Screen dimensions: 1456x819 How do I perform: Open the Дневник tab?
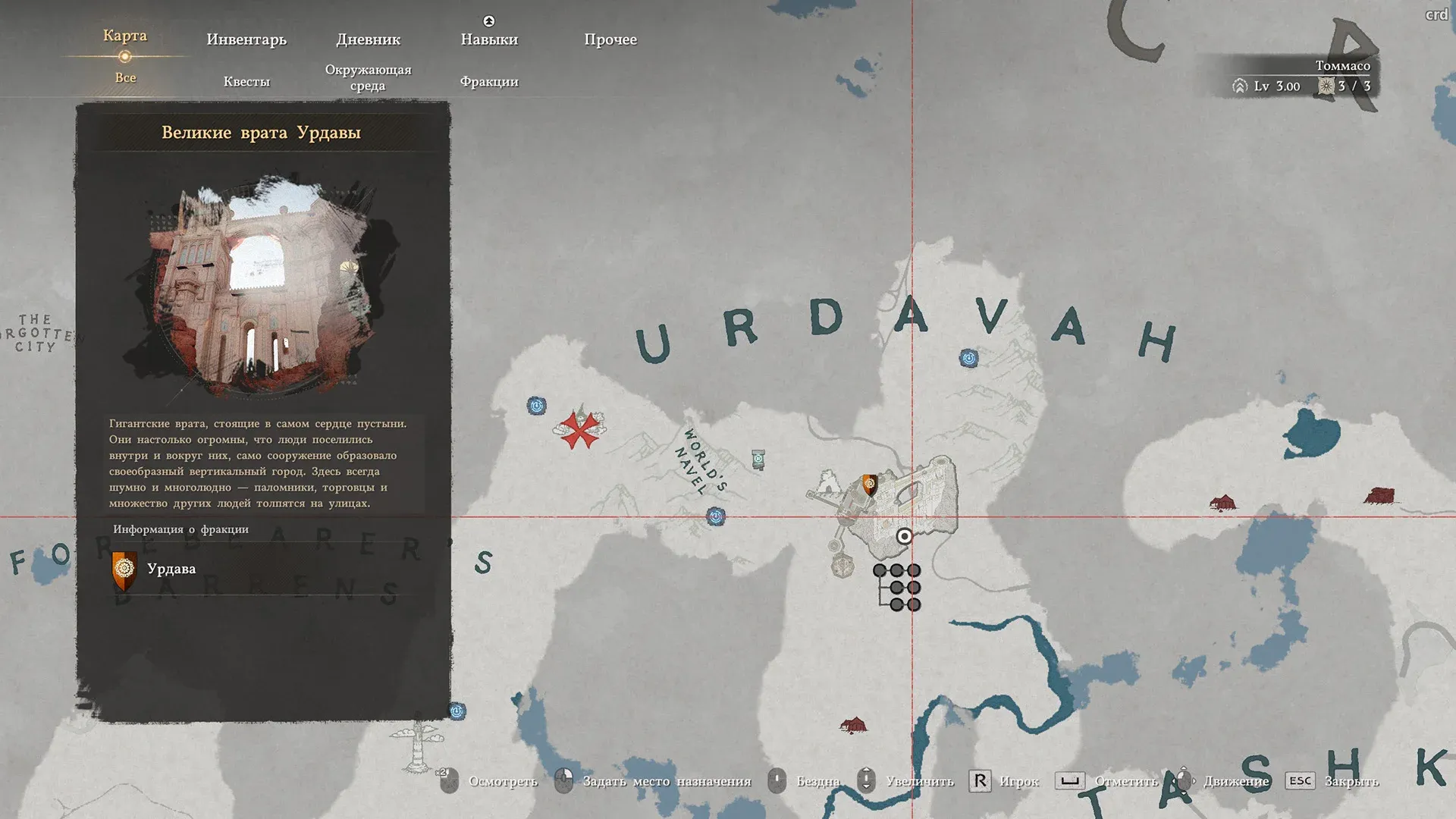click(368, 39)
